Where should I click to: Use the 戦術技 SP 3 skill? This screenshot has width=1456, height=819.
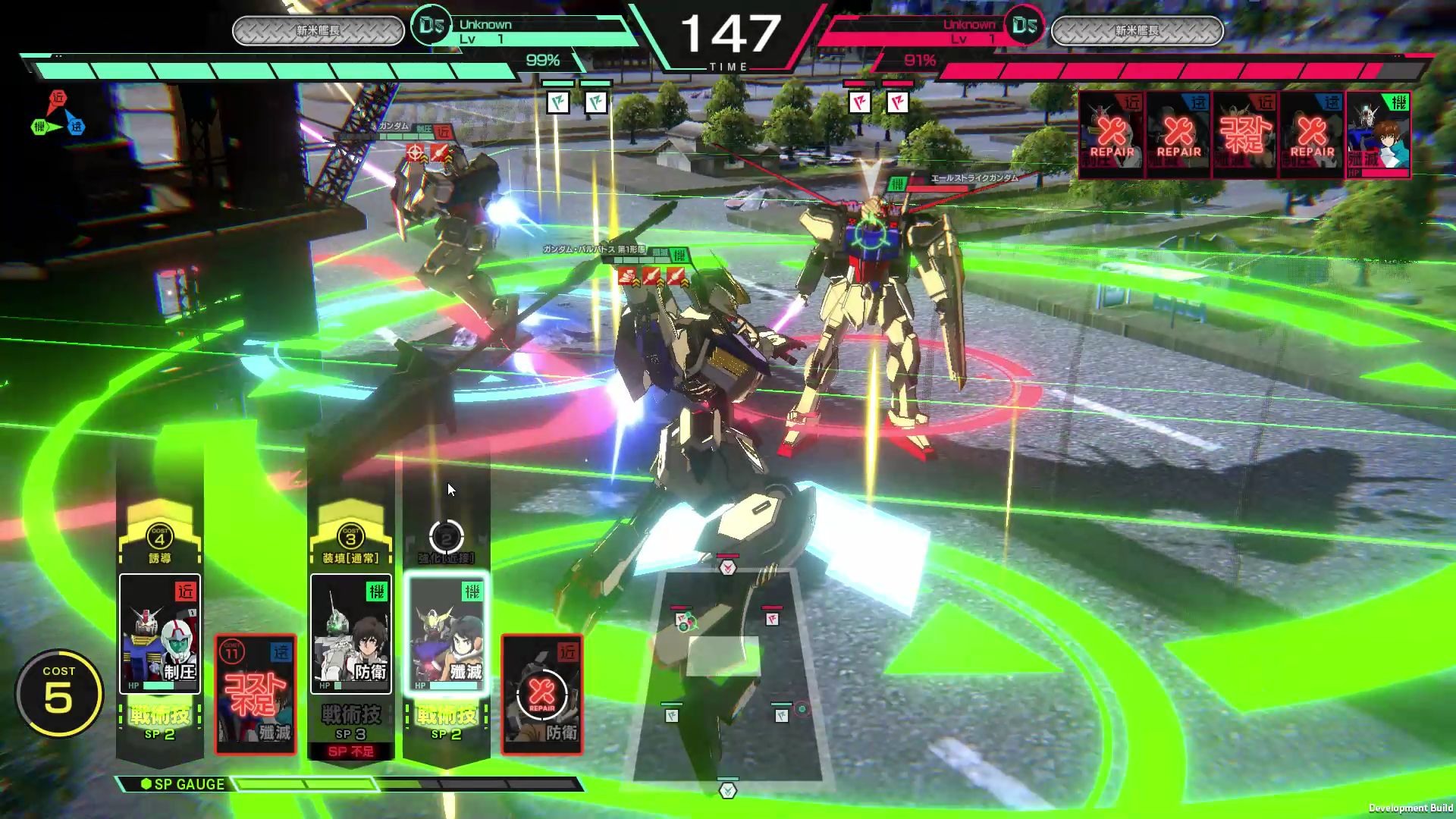tap(350, 723)
